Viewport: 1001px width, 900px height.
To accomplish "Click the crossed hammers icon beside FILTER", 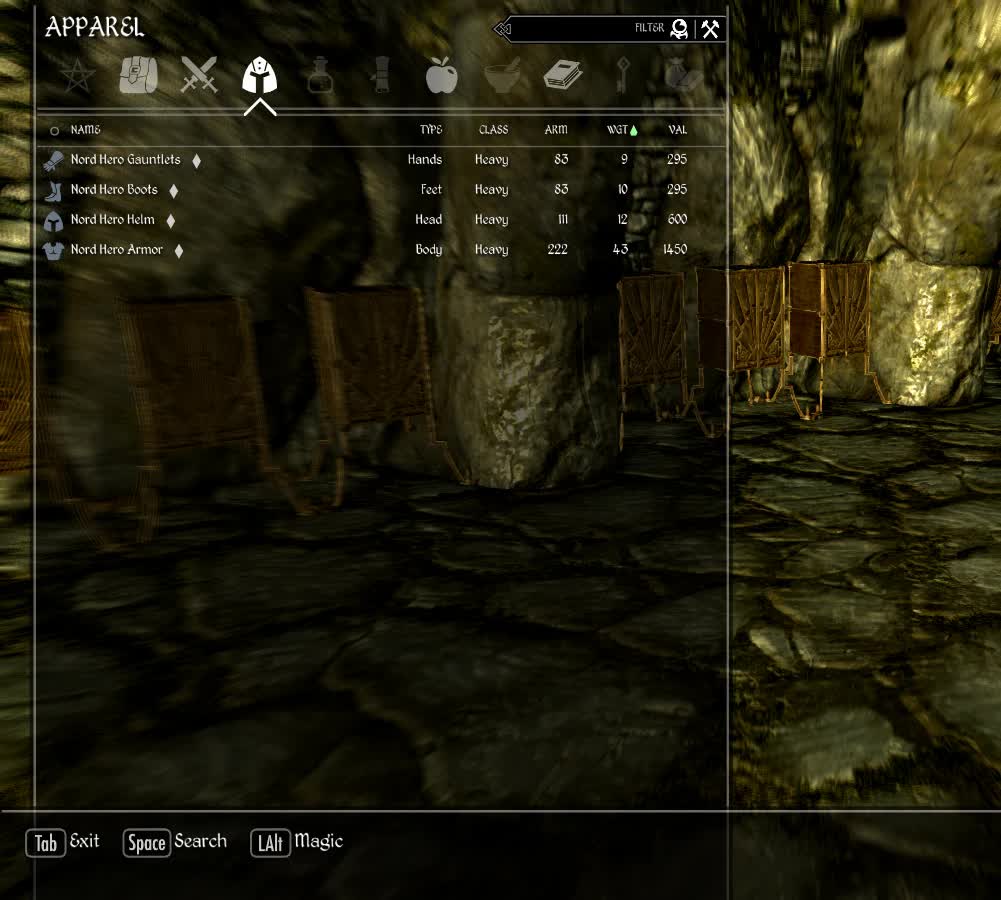I will (x=710, y=29).
